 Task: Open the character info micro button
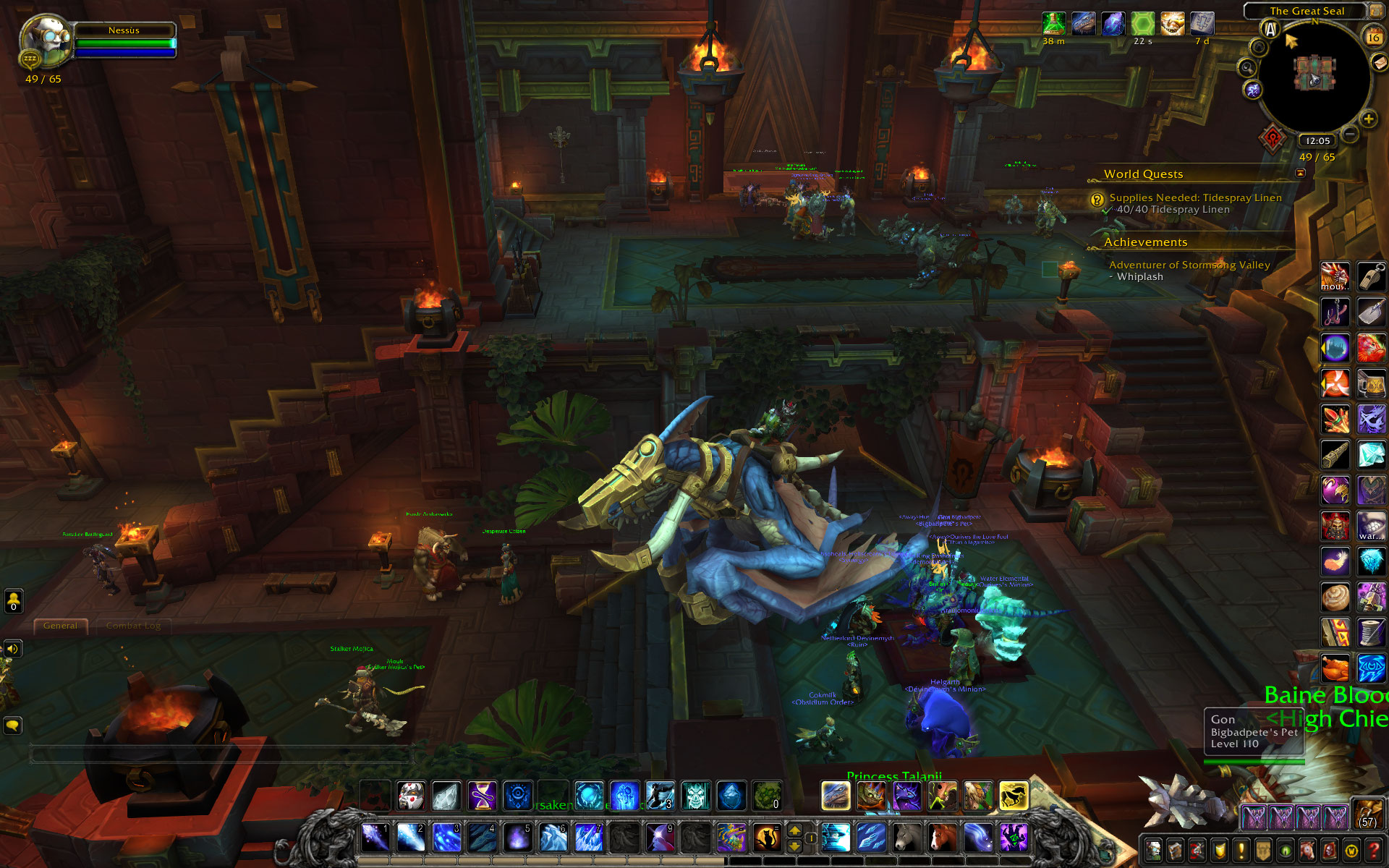1153,850
